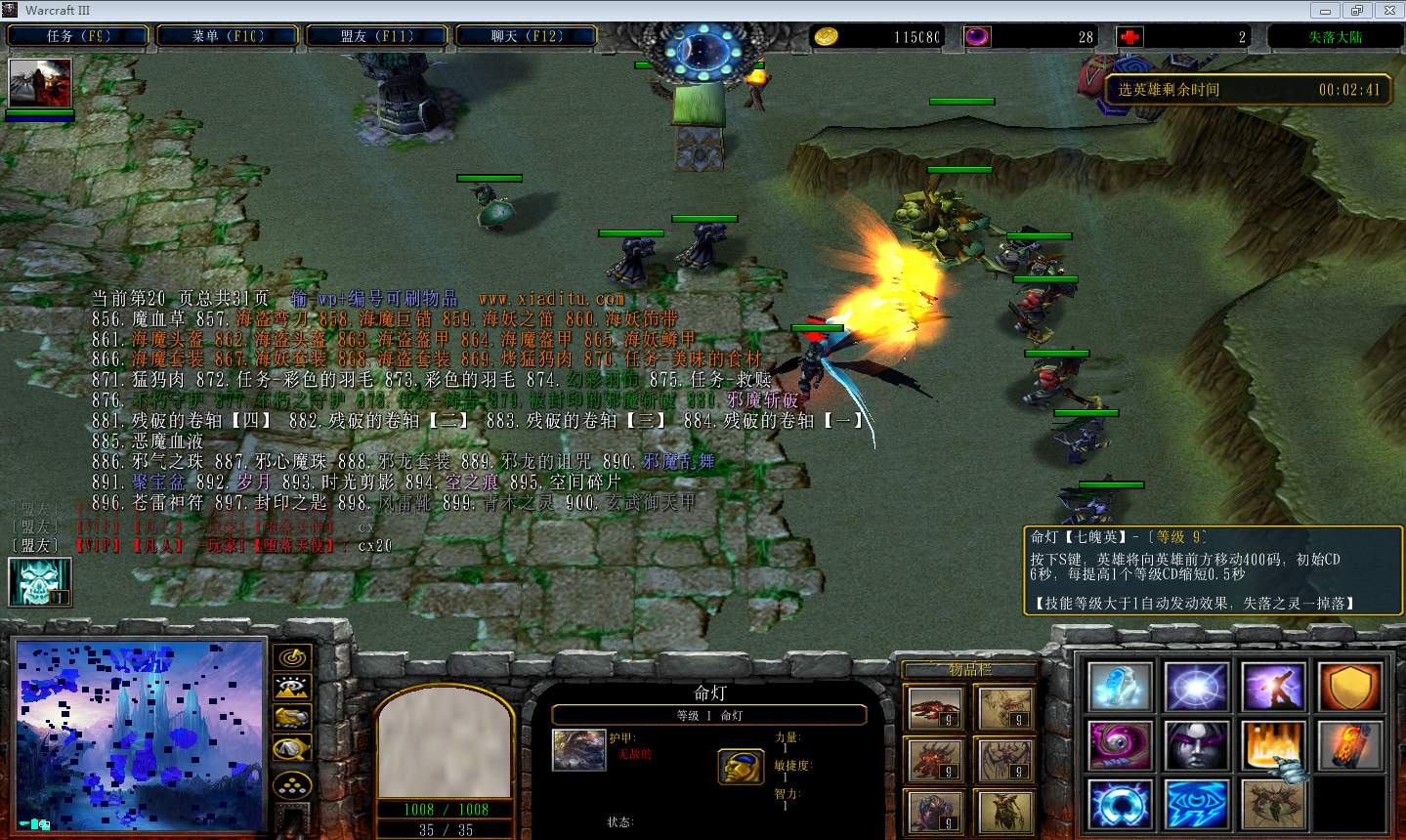Screen dimensions: 1406x840
Task: Open the 盟友 (F11) allies menu
Action: 377,36
